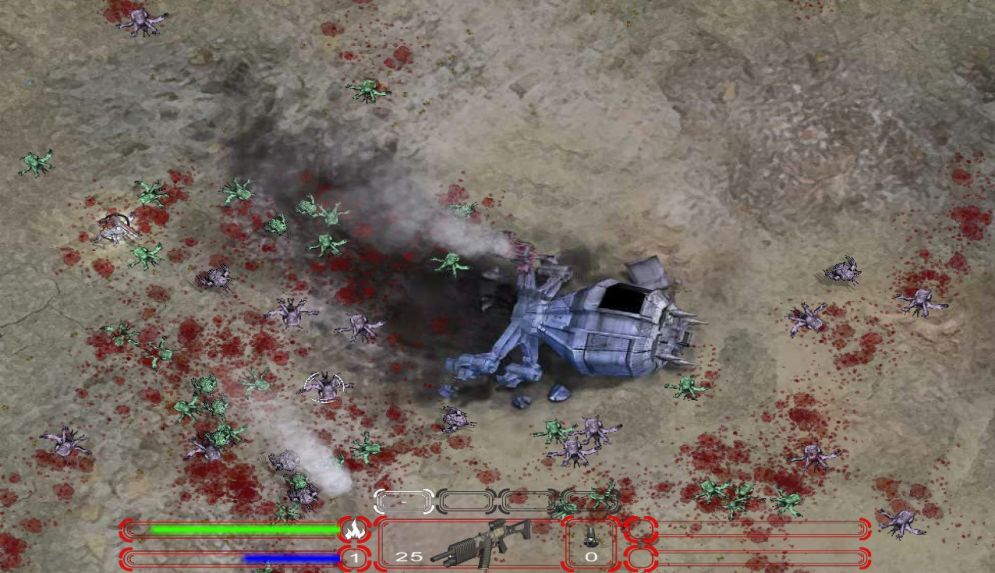
Task: Select the assault rifle weapon panel
Action: coord(468,544)
